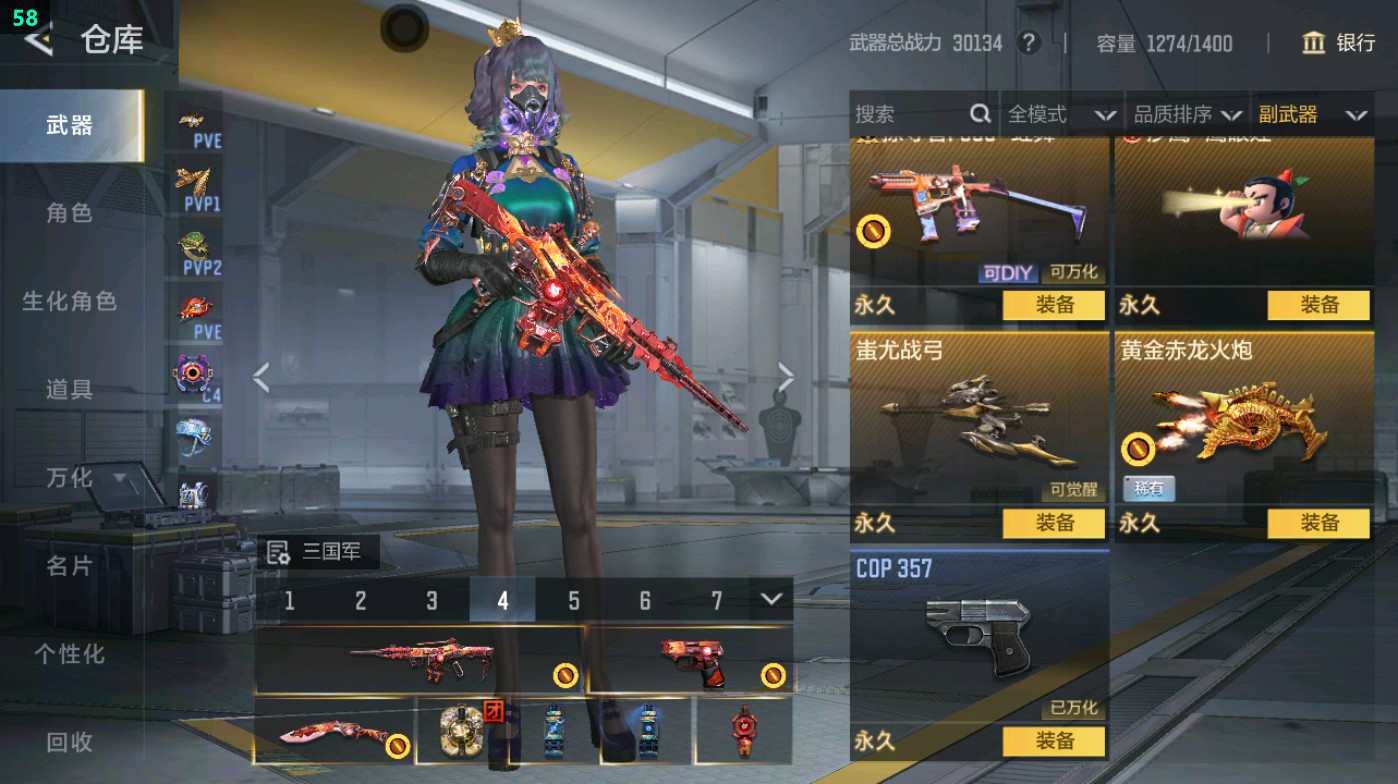Click the weapon power question mark icon
The image size is (1398, 784).
(1027, 43)
